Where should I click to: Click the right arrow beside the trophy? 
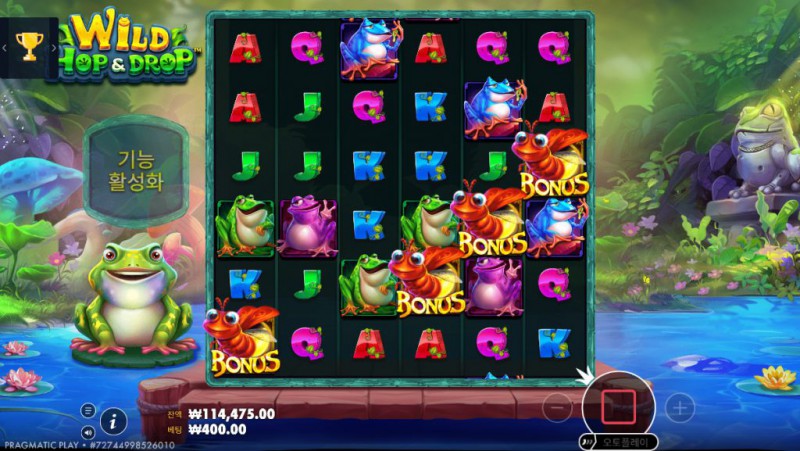pyautogui.click(x=52, y=47)
